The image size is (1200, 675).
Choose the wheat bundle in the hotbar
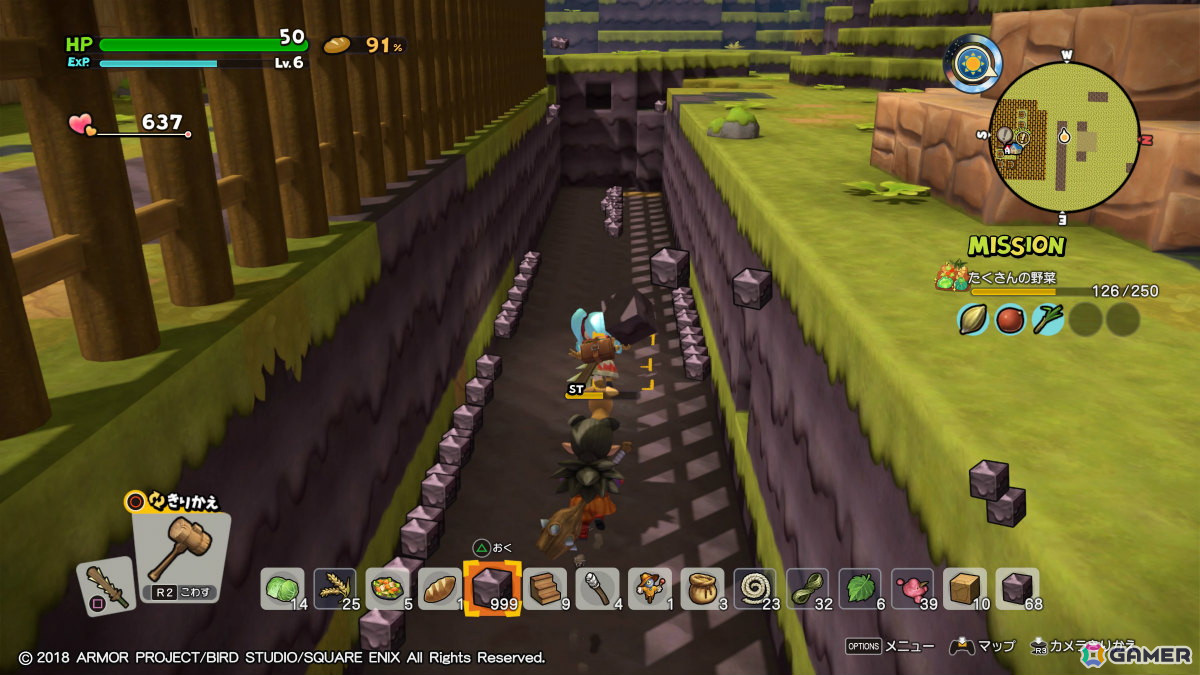(x=335, y=588)
